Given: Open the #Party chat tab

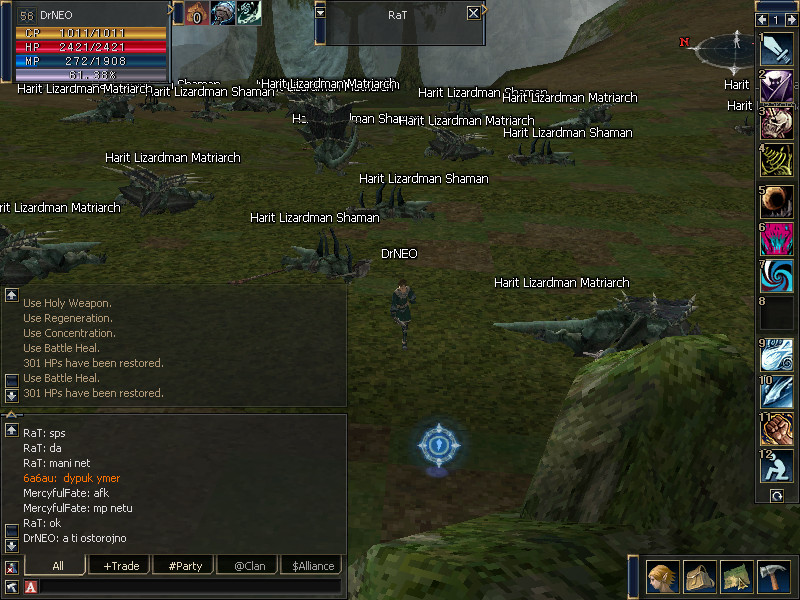Looking at the screenshot, I should (x=185, y=565).
